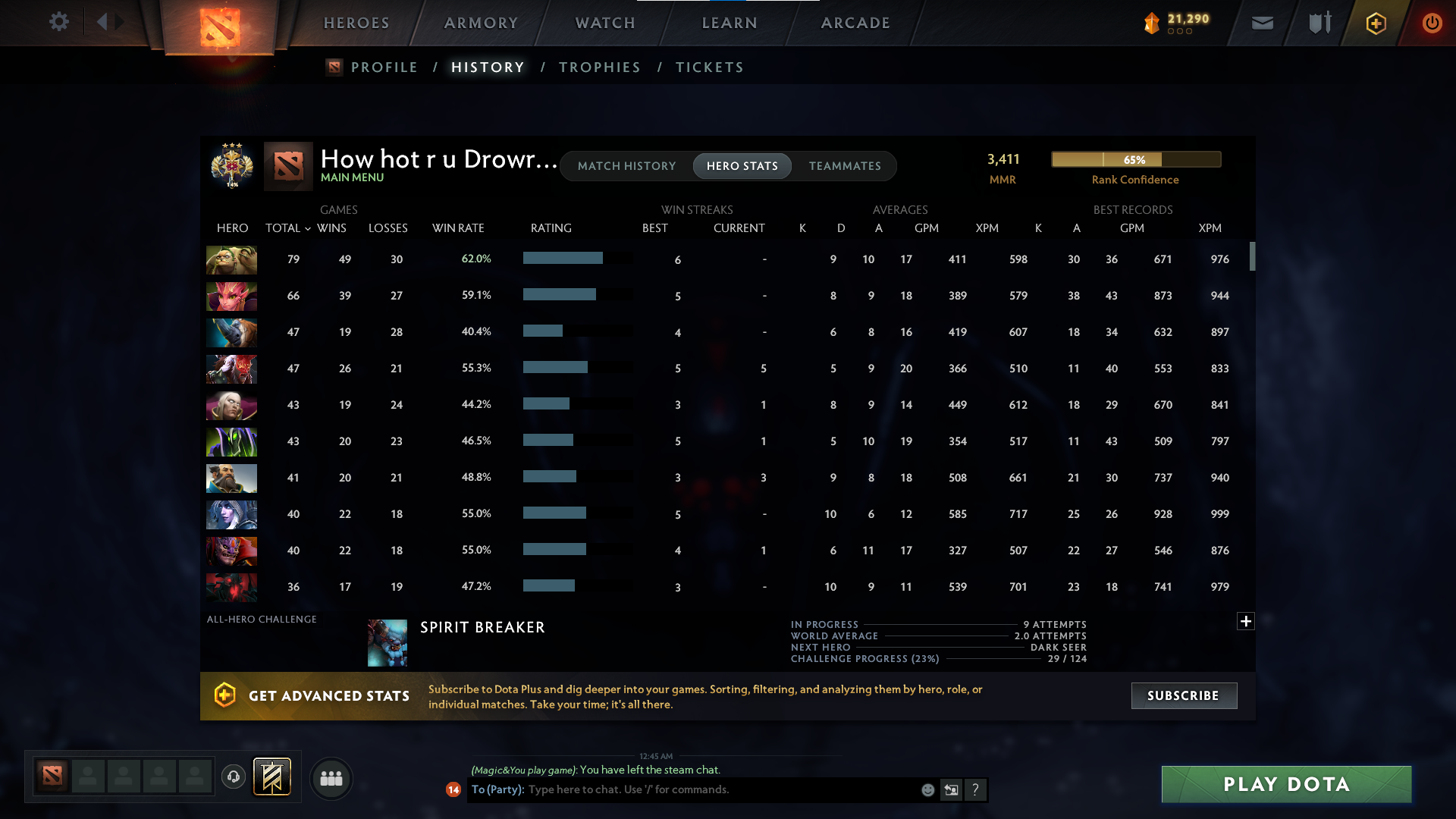This screenshot has height=819, width=1456.
Task: Click the headset voice chat icon
Action: [234, 777]
